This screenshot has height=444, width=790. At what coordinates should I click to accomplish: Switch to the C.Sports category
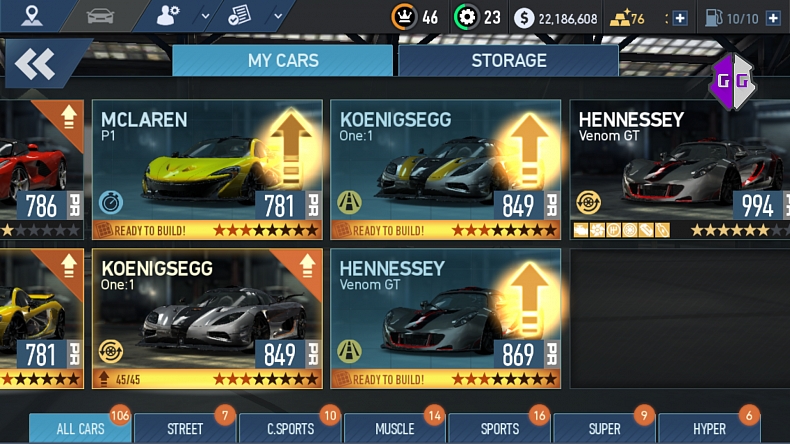(290, 429)
